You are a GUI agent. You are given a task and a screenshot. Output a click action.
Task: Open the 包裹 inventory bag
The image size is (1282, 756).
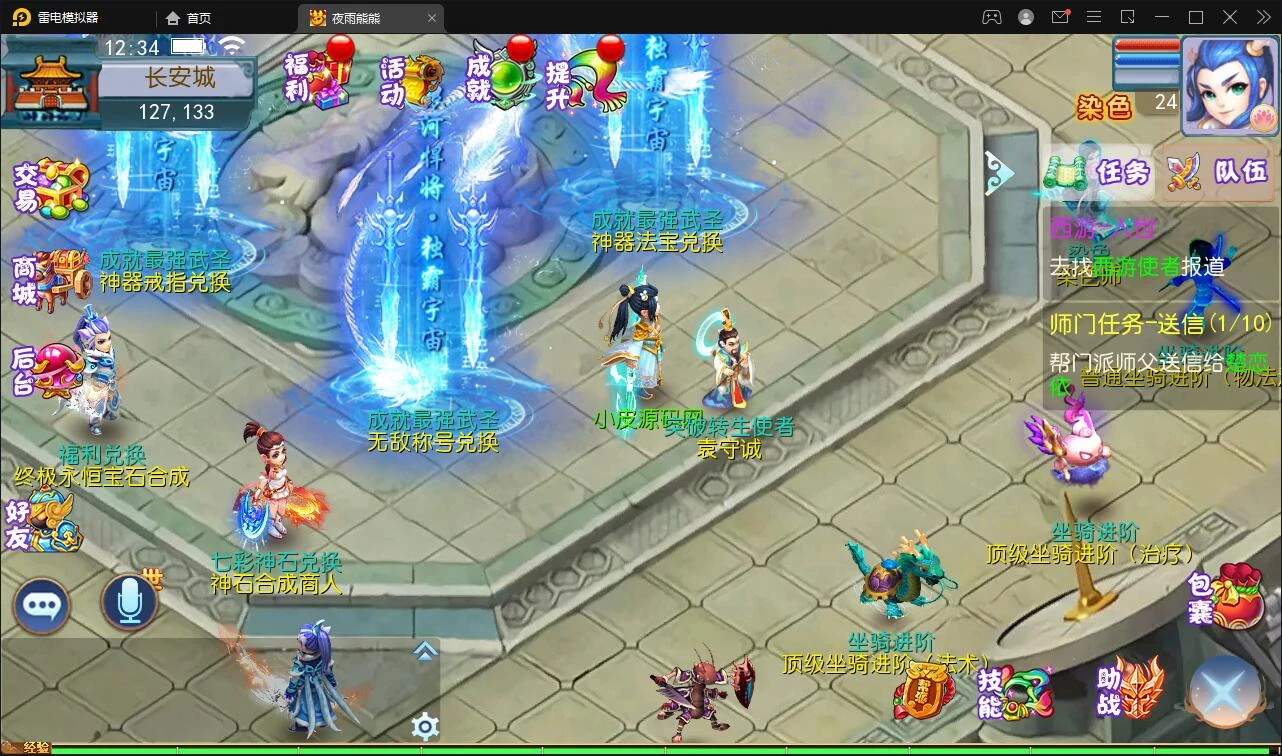point(1225,596)
